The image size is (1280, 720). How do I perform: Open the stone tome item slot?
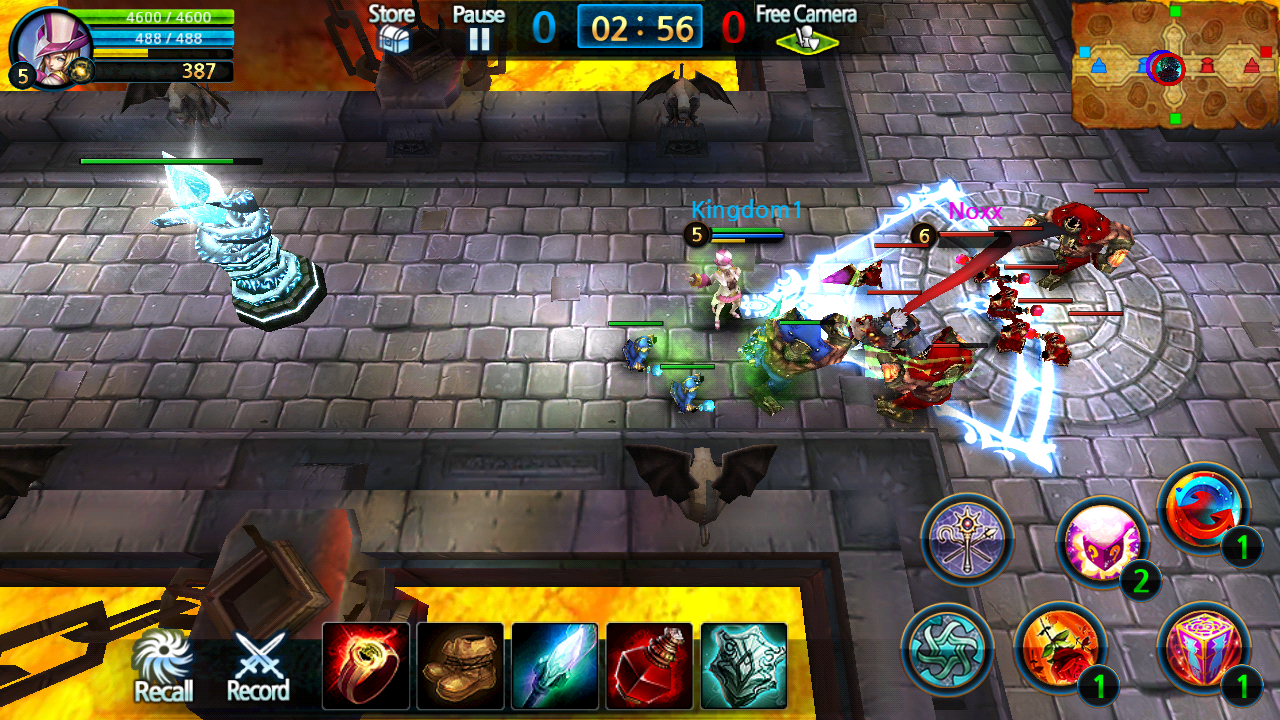click(743, 664)
